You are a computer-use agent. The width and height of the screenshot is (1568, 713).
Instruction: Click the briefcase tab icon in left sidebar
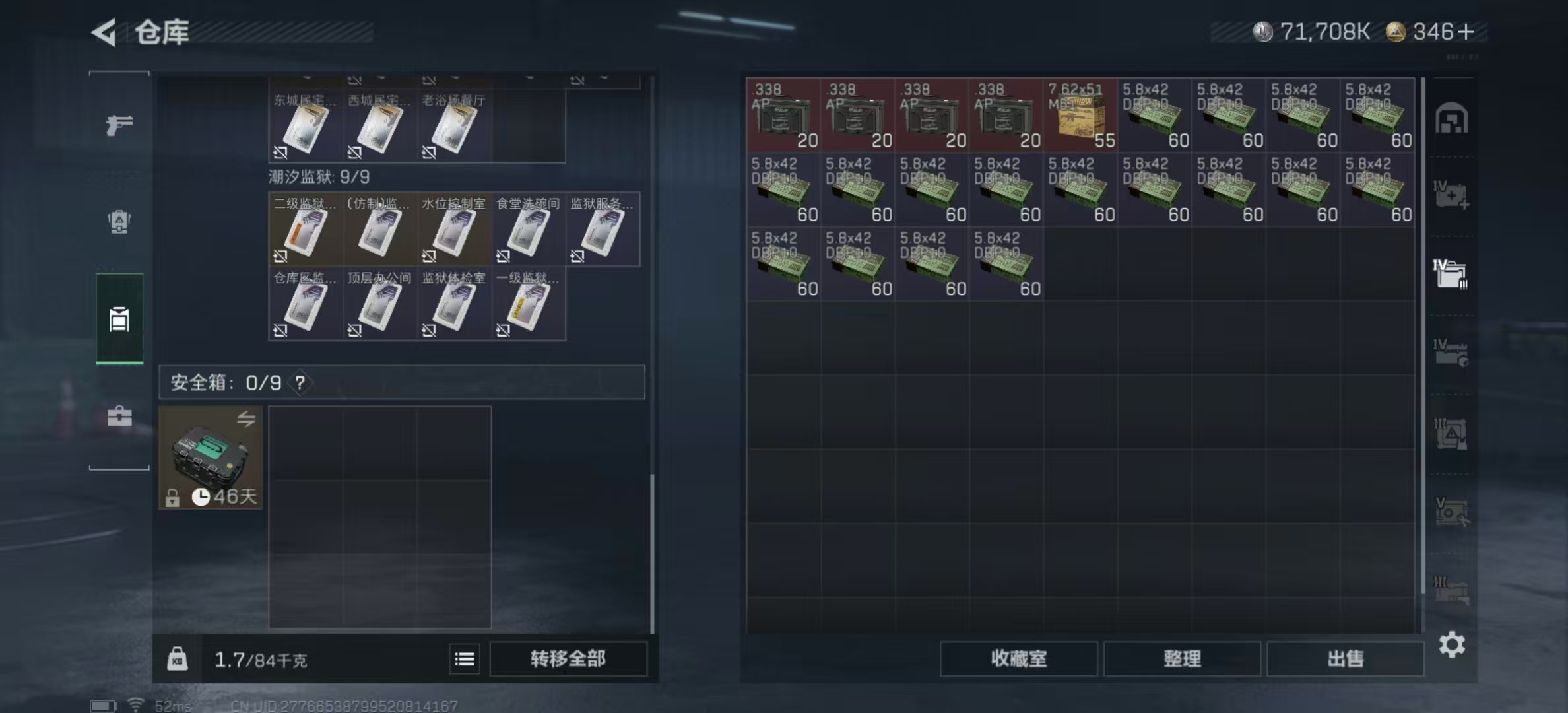[119, 416]
